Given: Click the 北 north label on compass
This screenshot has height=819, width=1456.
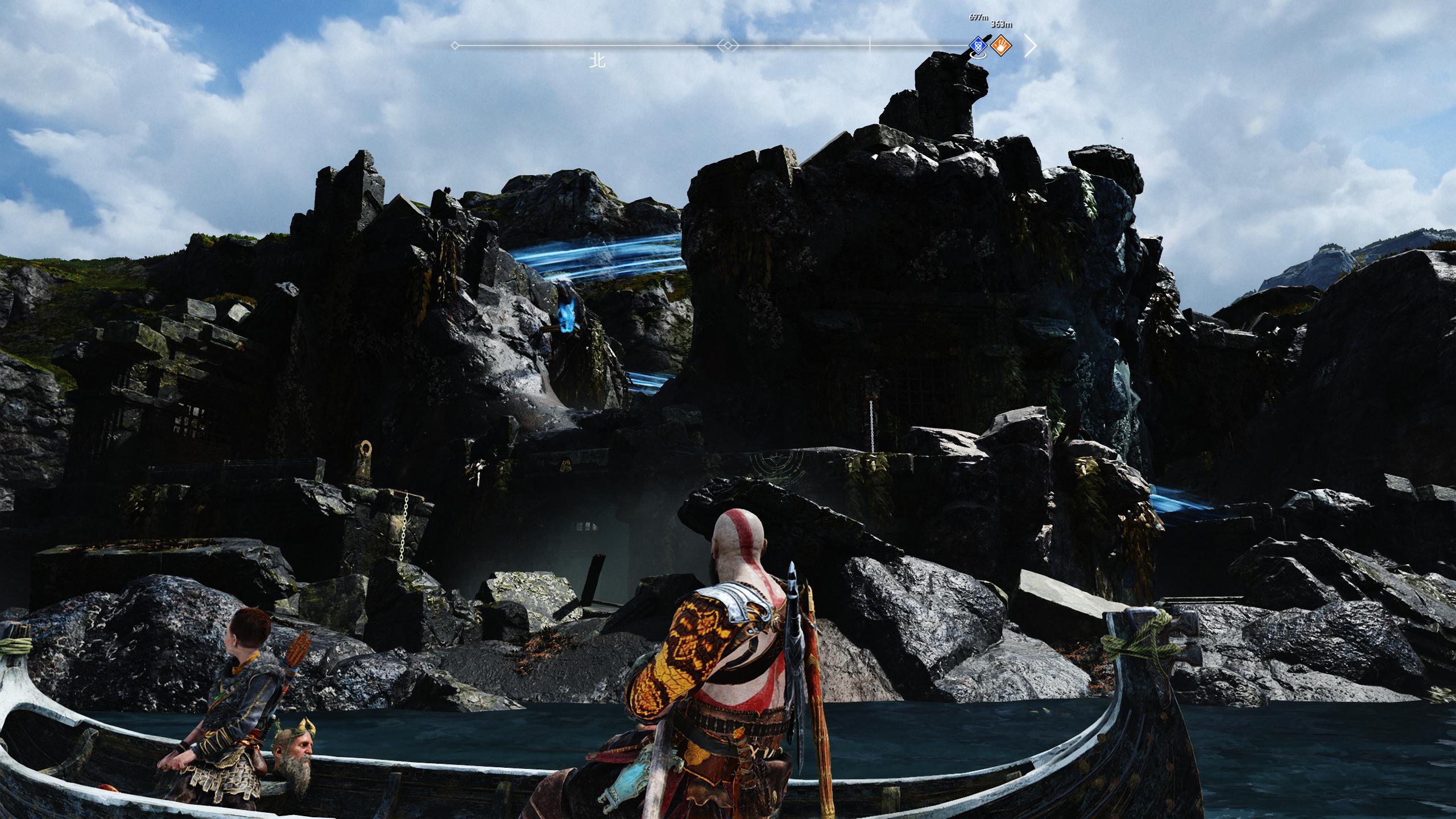Looking at the screenshot, I should 597,61.
